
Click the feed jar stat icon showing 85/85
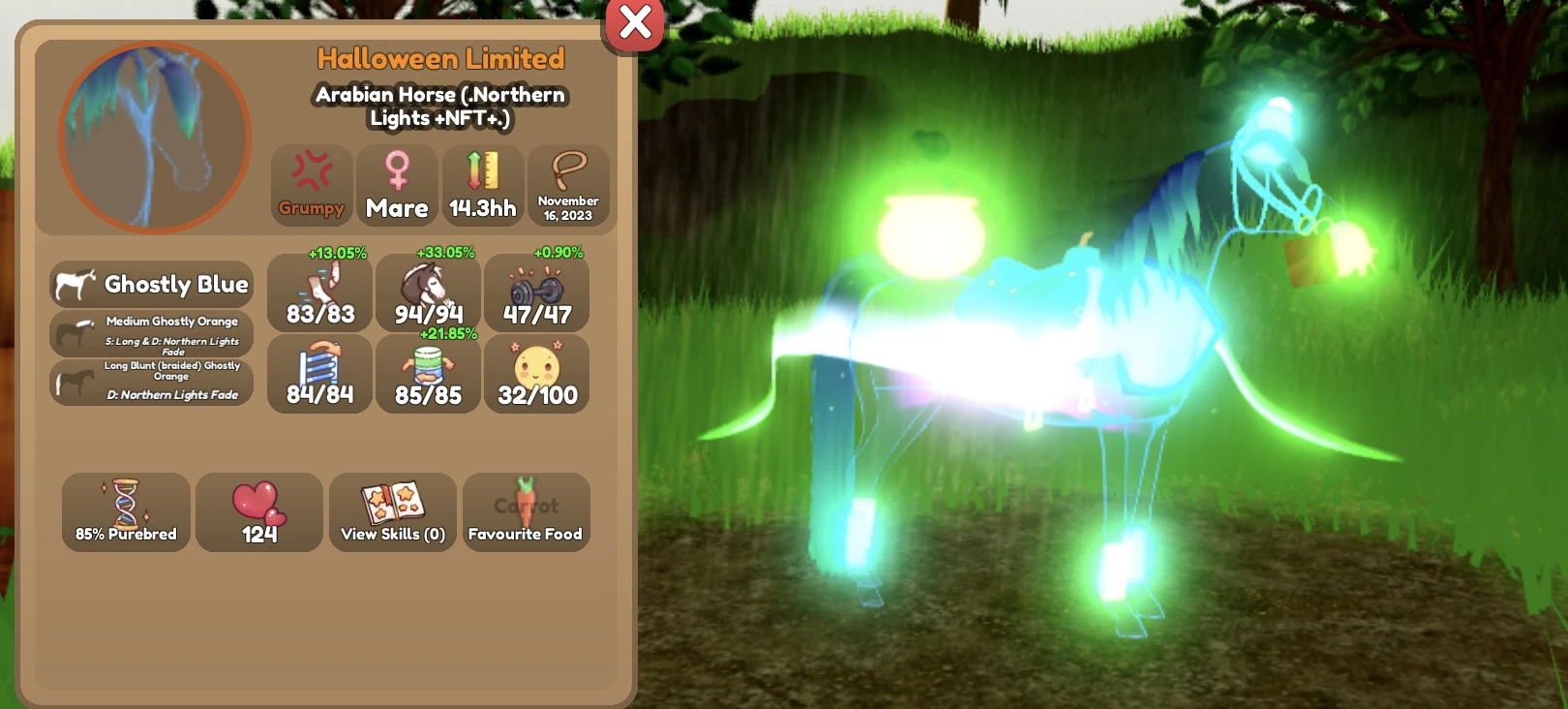click(x=429, y=375)
